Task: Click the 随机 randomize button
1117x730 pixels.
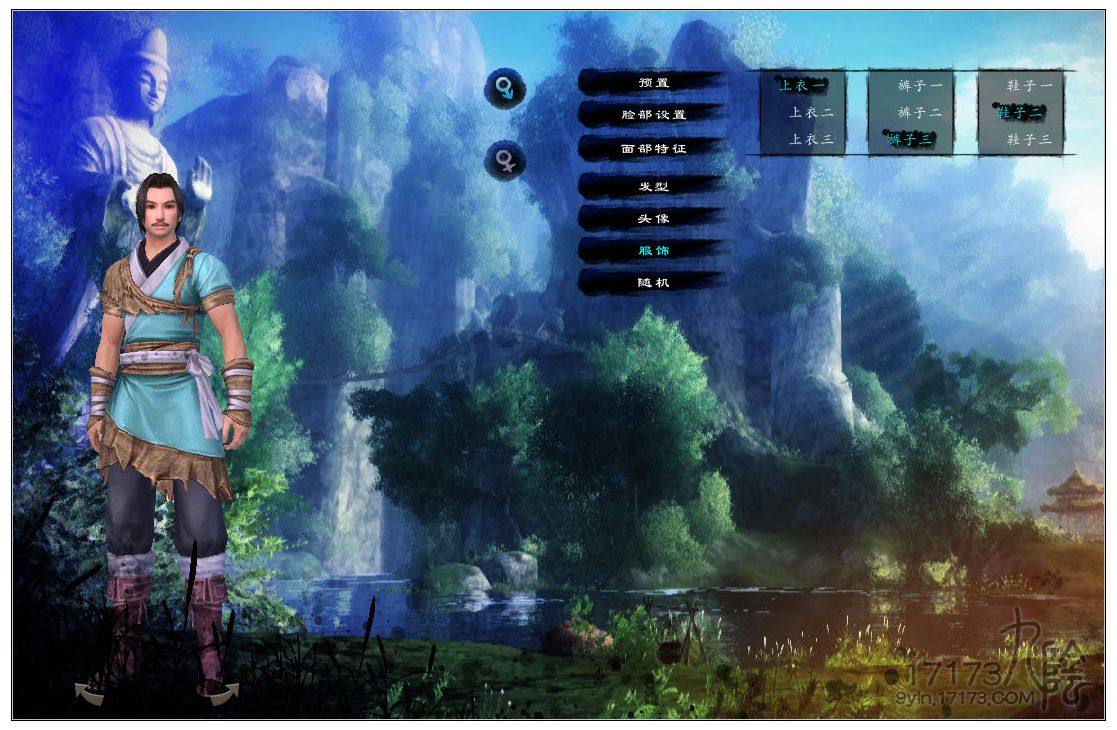Action: click(653, 283)
